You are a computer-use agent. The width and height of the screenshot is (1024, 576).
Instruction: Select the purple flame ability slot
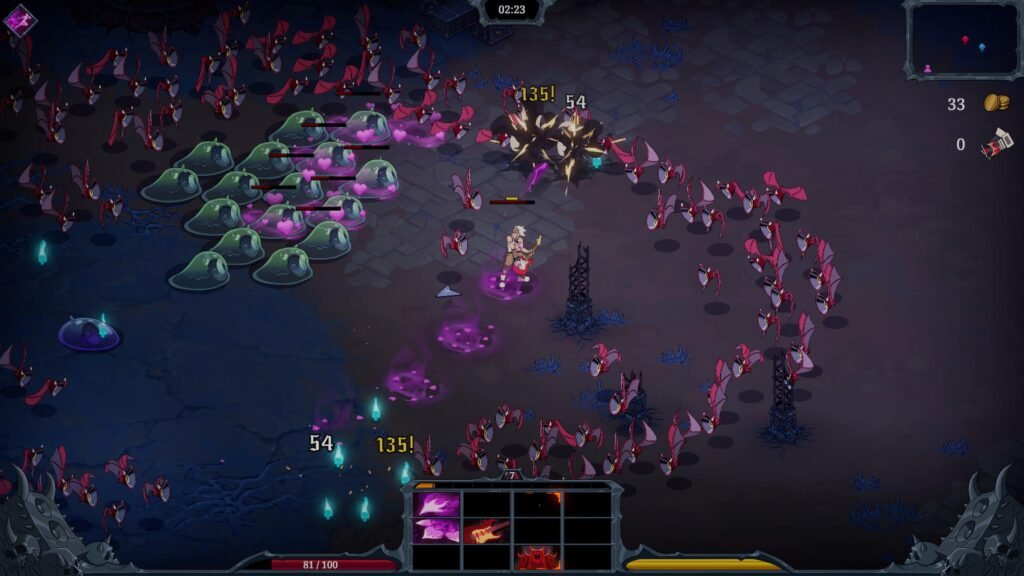point(437,504)
